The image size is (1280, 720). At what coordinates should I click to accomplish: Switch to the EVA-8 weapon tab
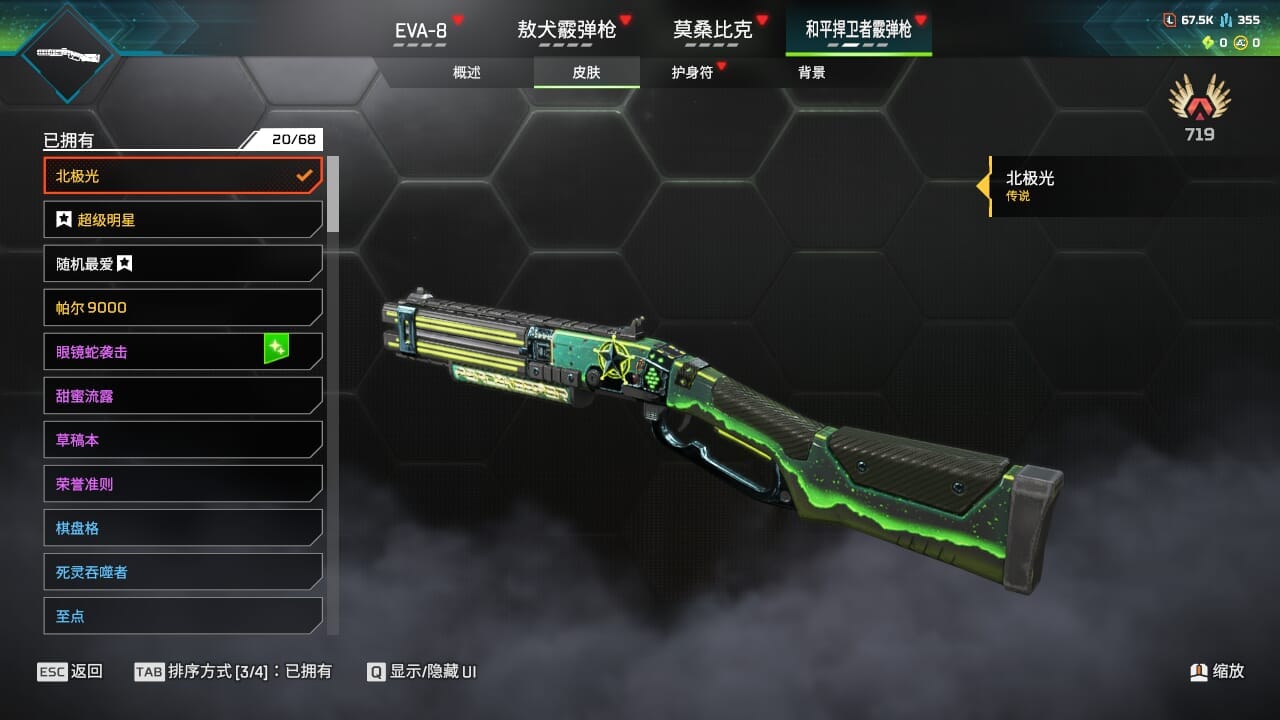(420, 31)
